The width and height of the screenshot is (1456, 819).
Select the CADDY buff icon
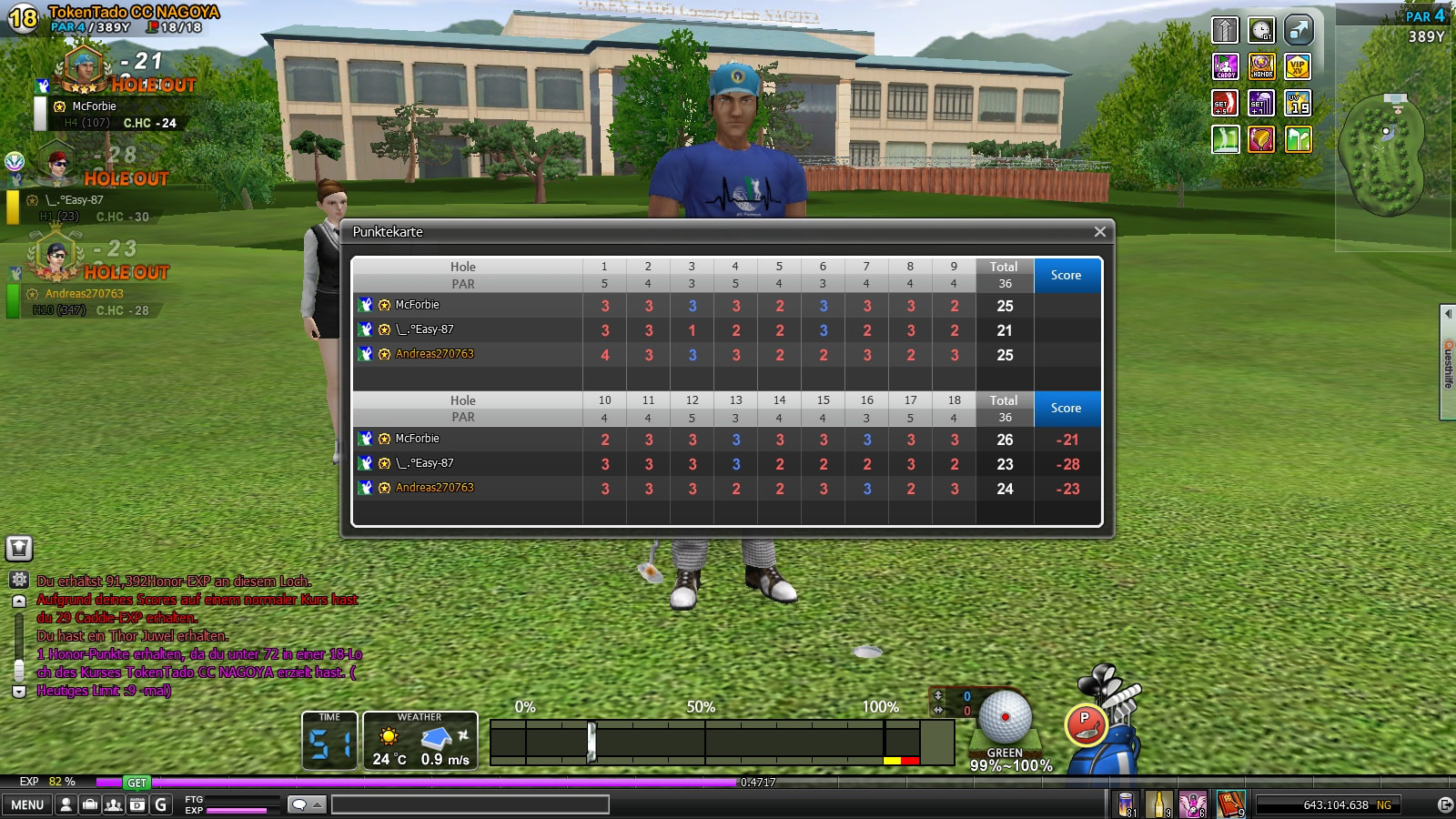[1226, 66]
